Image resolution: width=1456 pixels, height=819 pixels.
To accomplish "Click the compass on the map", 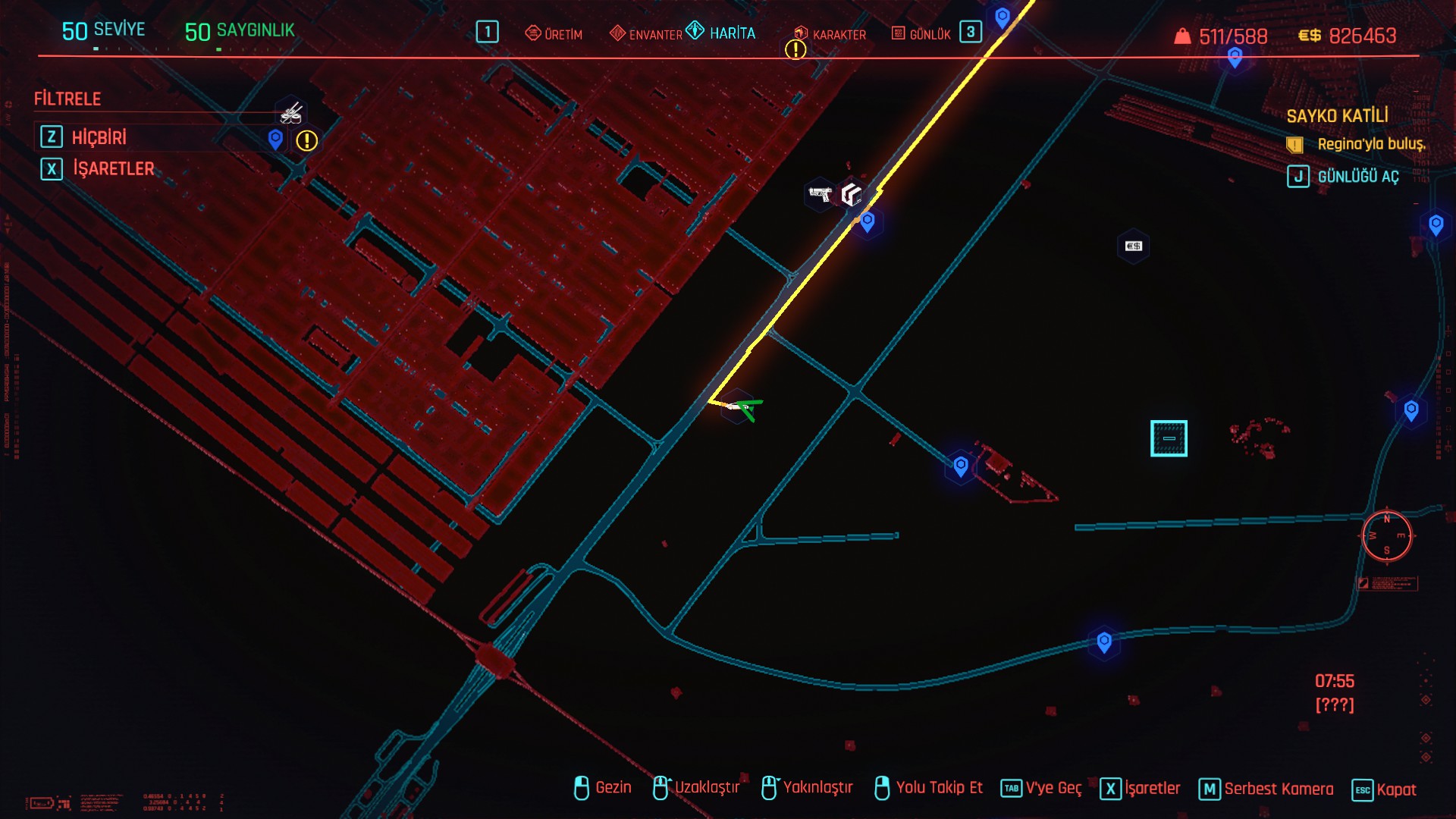I will [1386, 536].
